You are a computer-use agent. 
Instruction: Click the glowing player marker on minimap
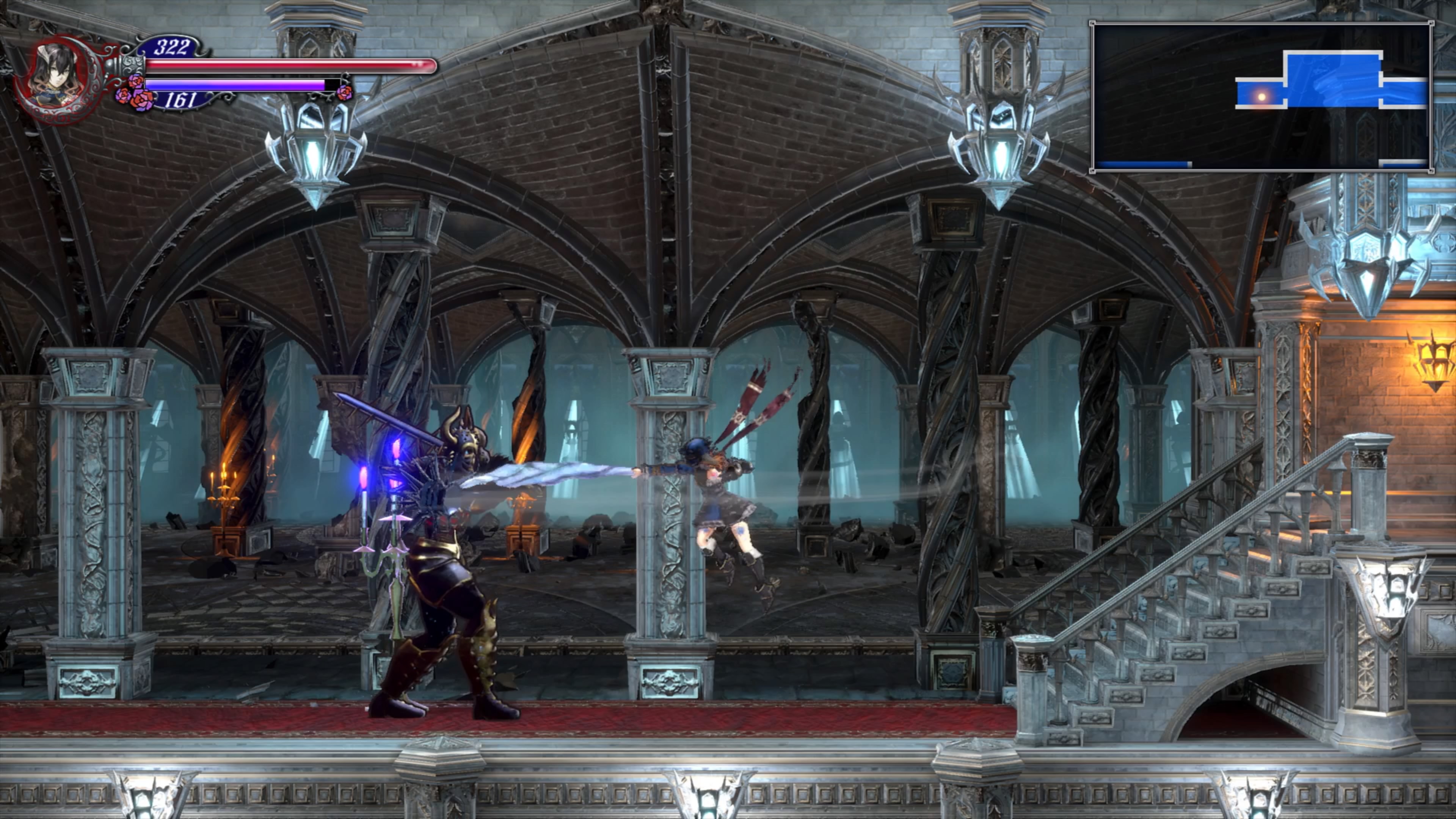[x=1261, y=97]
